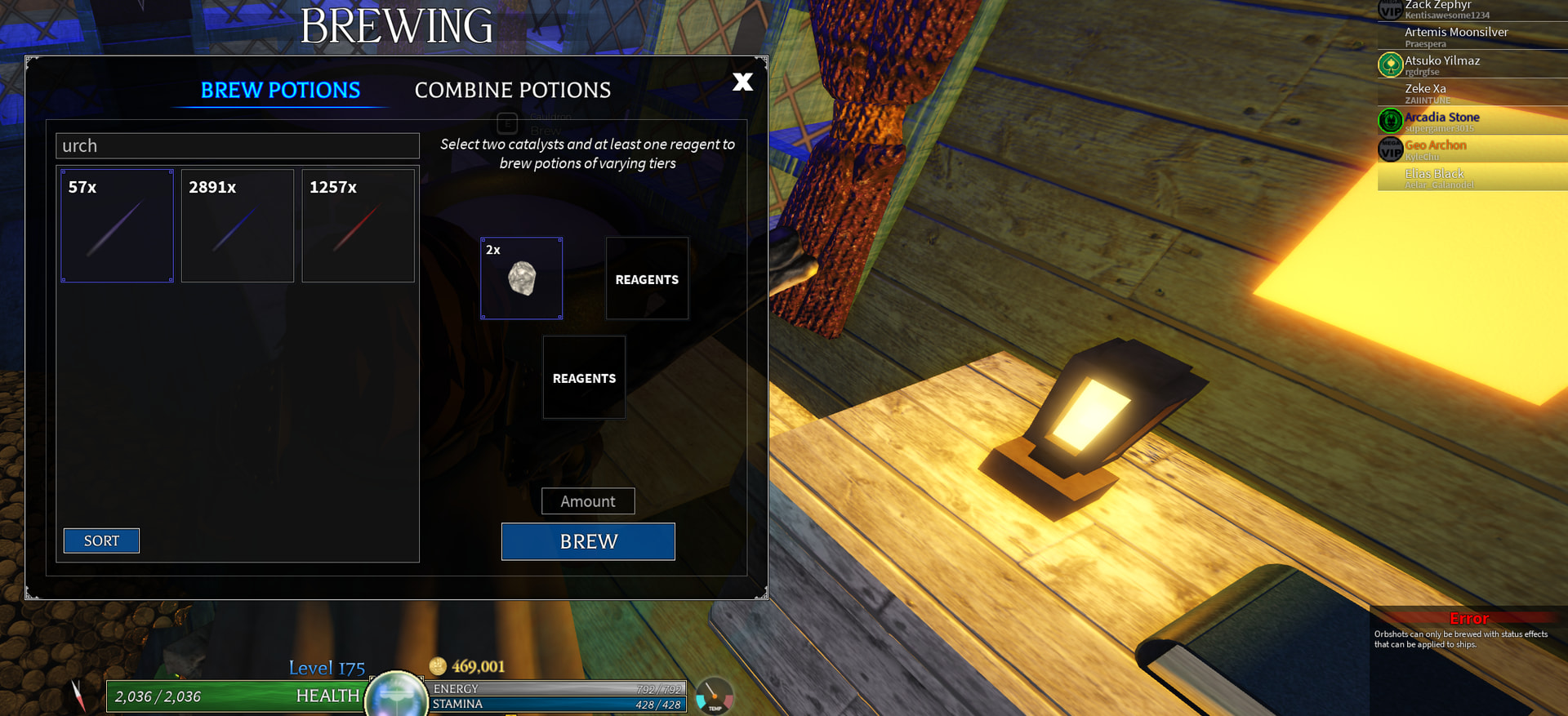Click Geo Archon in the player list
1568x716 pixels.
point(1436,149)
